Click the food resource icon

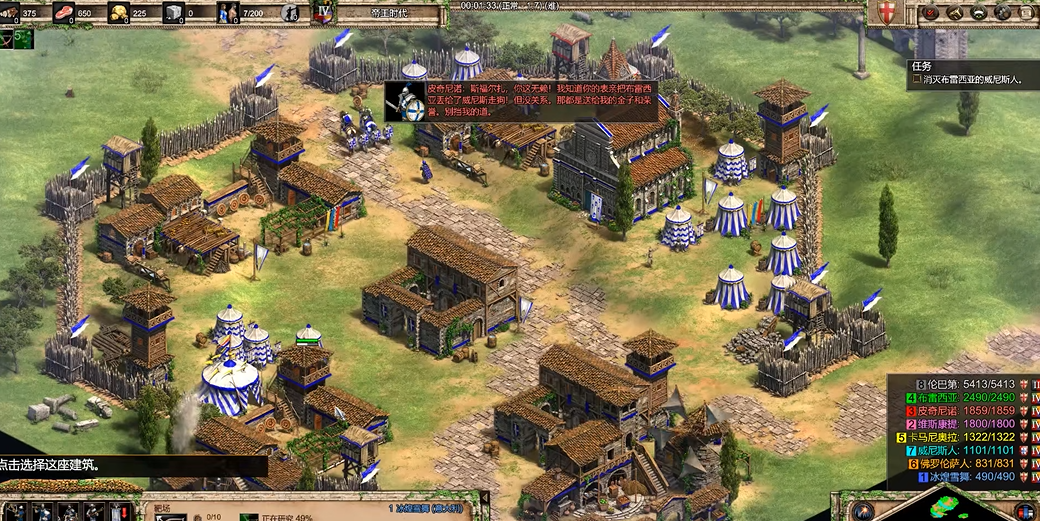point(65,13)
